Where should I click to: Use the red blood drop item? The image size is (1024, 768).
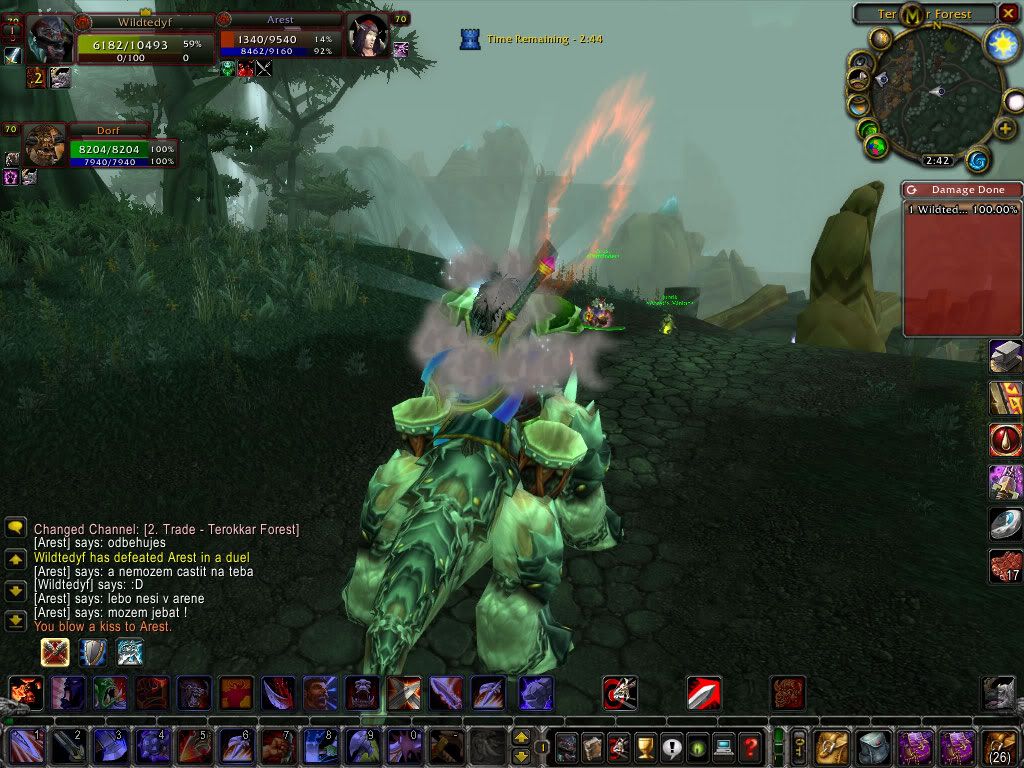click(x=1004, y=439)
